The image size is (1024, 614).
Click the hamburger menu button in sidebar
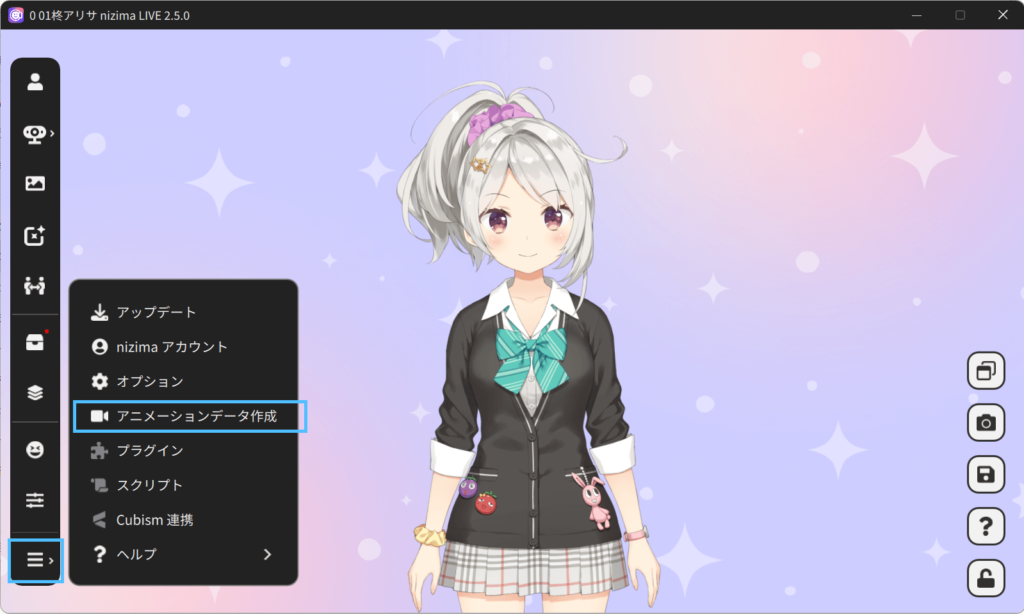point(36,560)
